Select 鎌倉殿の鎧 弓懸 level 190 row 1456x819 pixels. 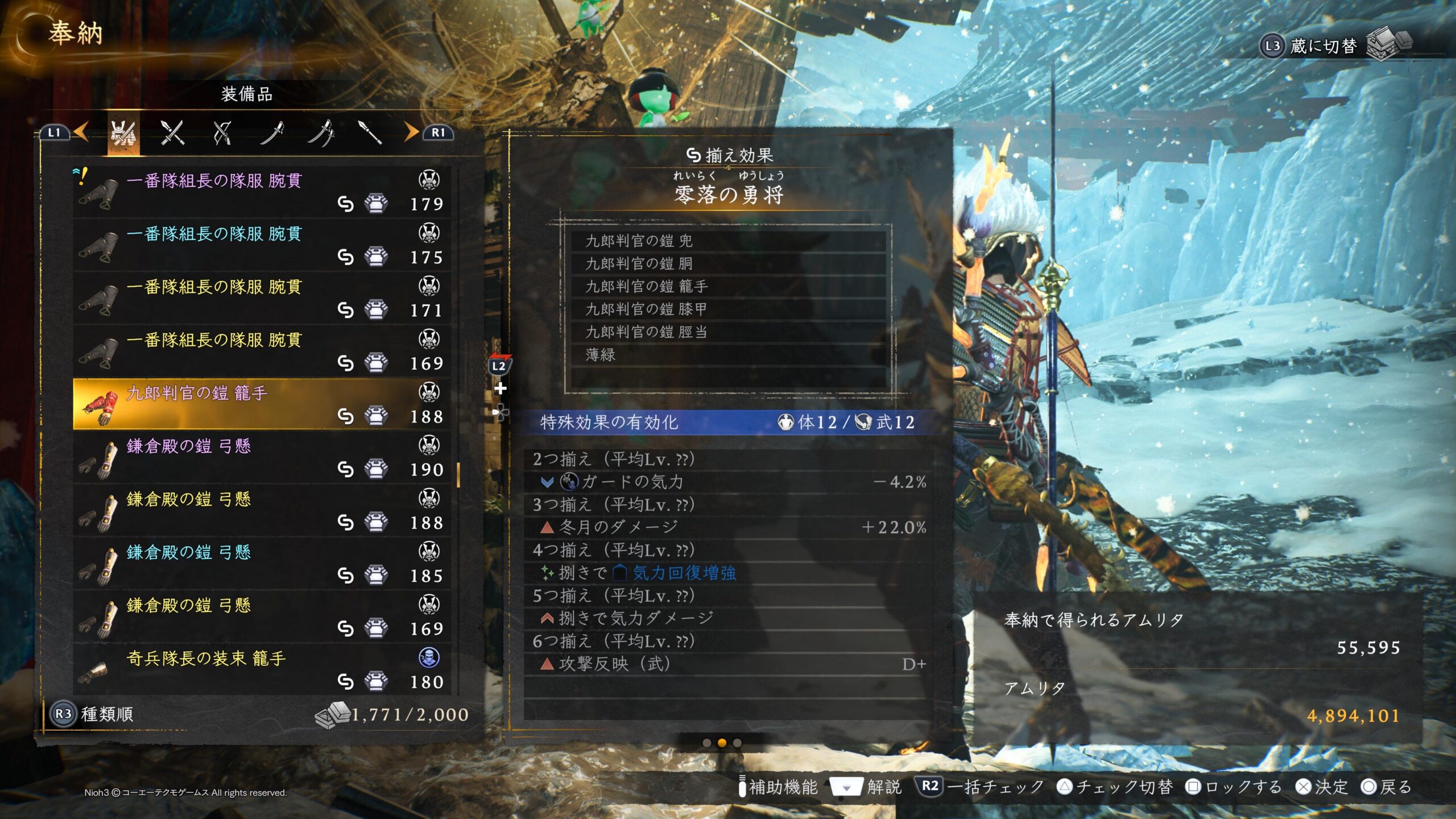(262, 458)
